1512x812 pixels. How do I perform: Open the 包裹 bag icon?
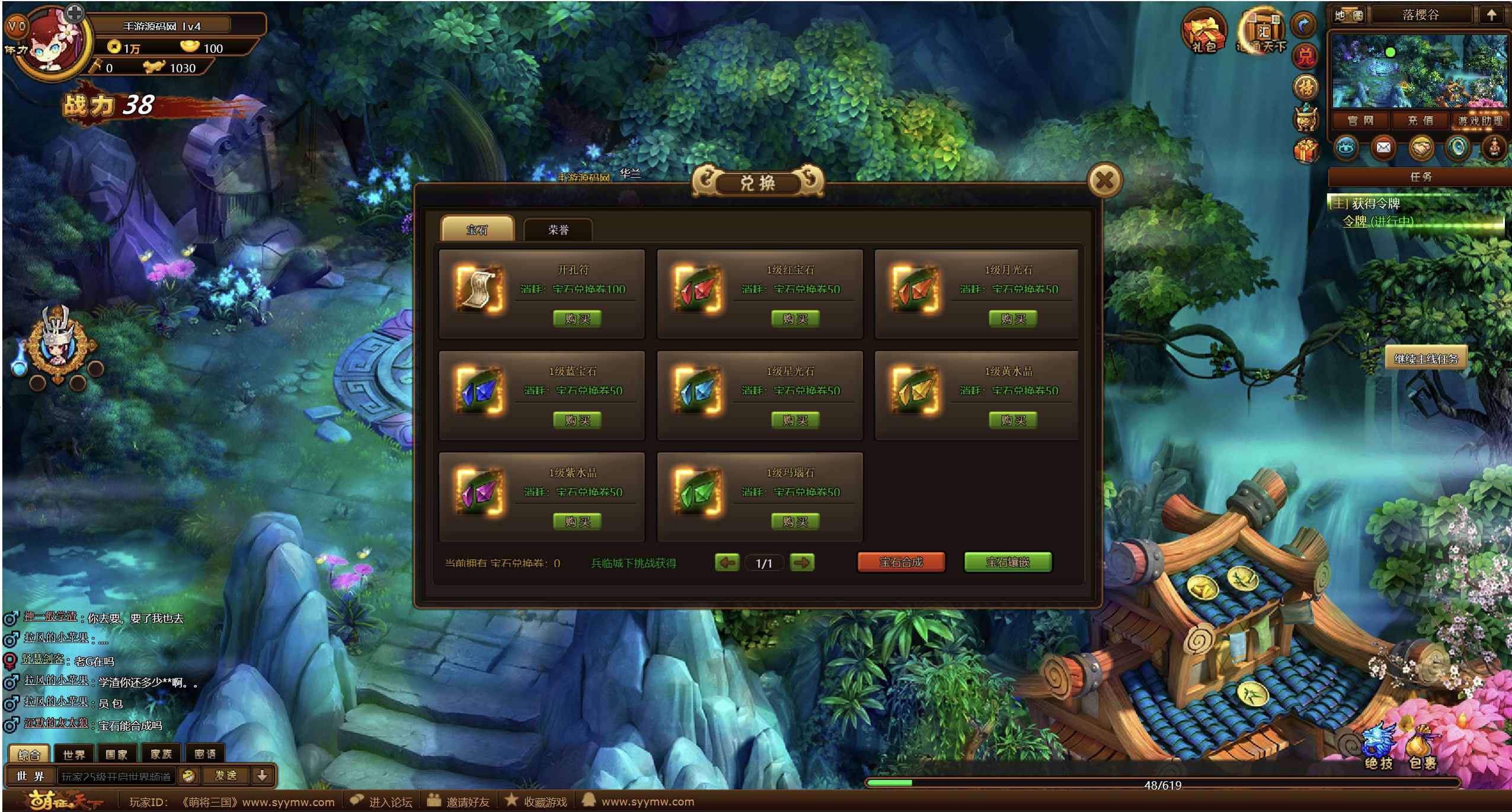(1422, 750)
